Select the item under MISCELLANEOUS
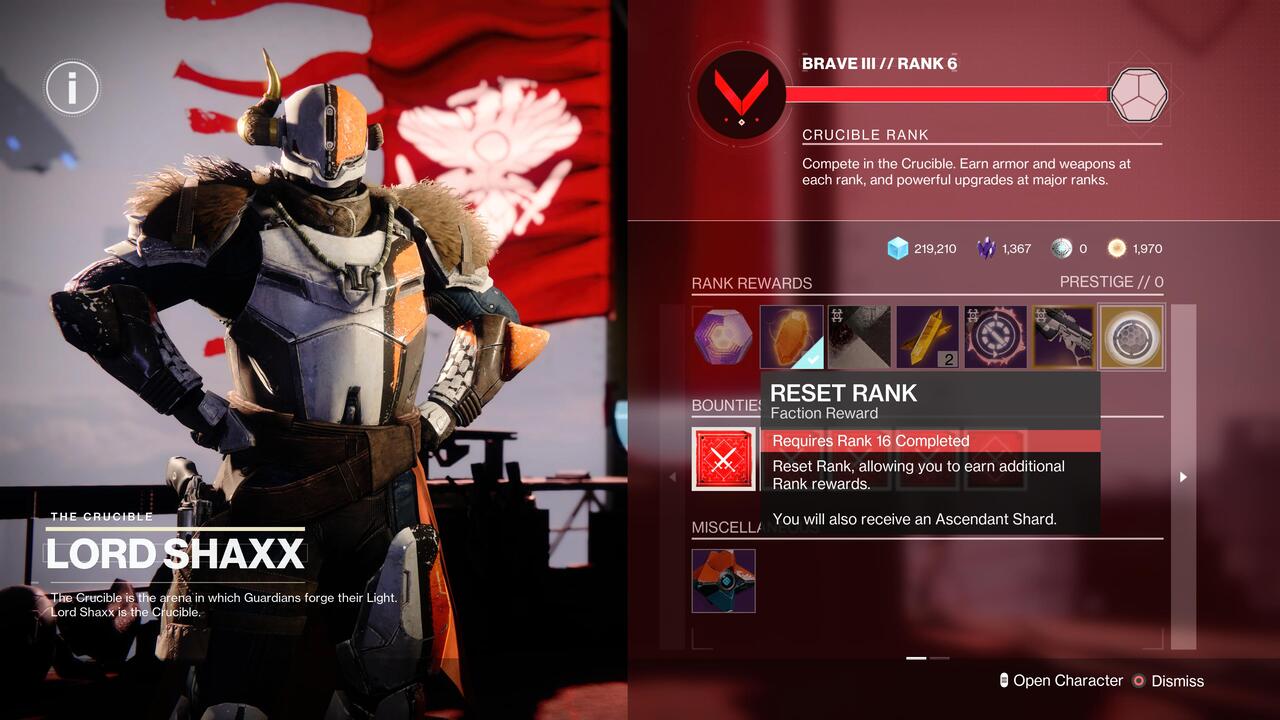The height and width of the screenshot is (720, 1280). (x=723, y=581)
